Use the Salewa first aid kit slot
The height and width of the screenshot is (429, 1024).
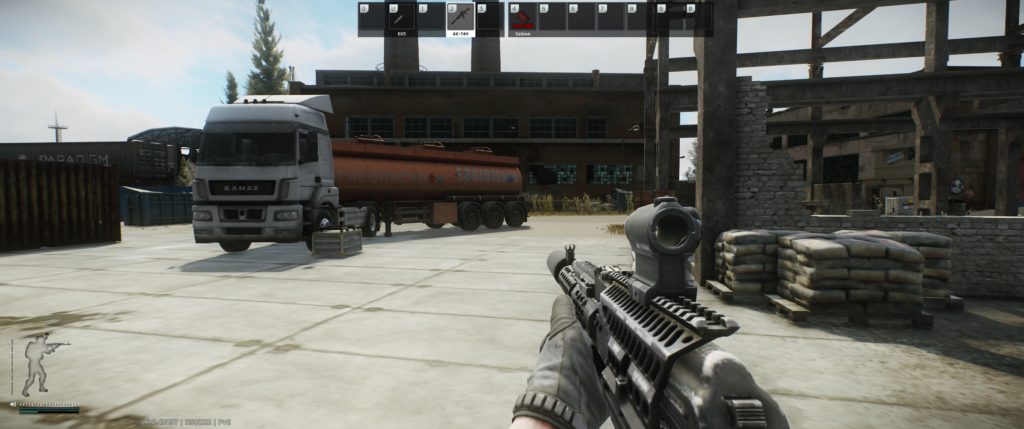point(522,18)
